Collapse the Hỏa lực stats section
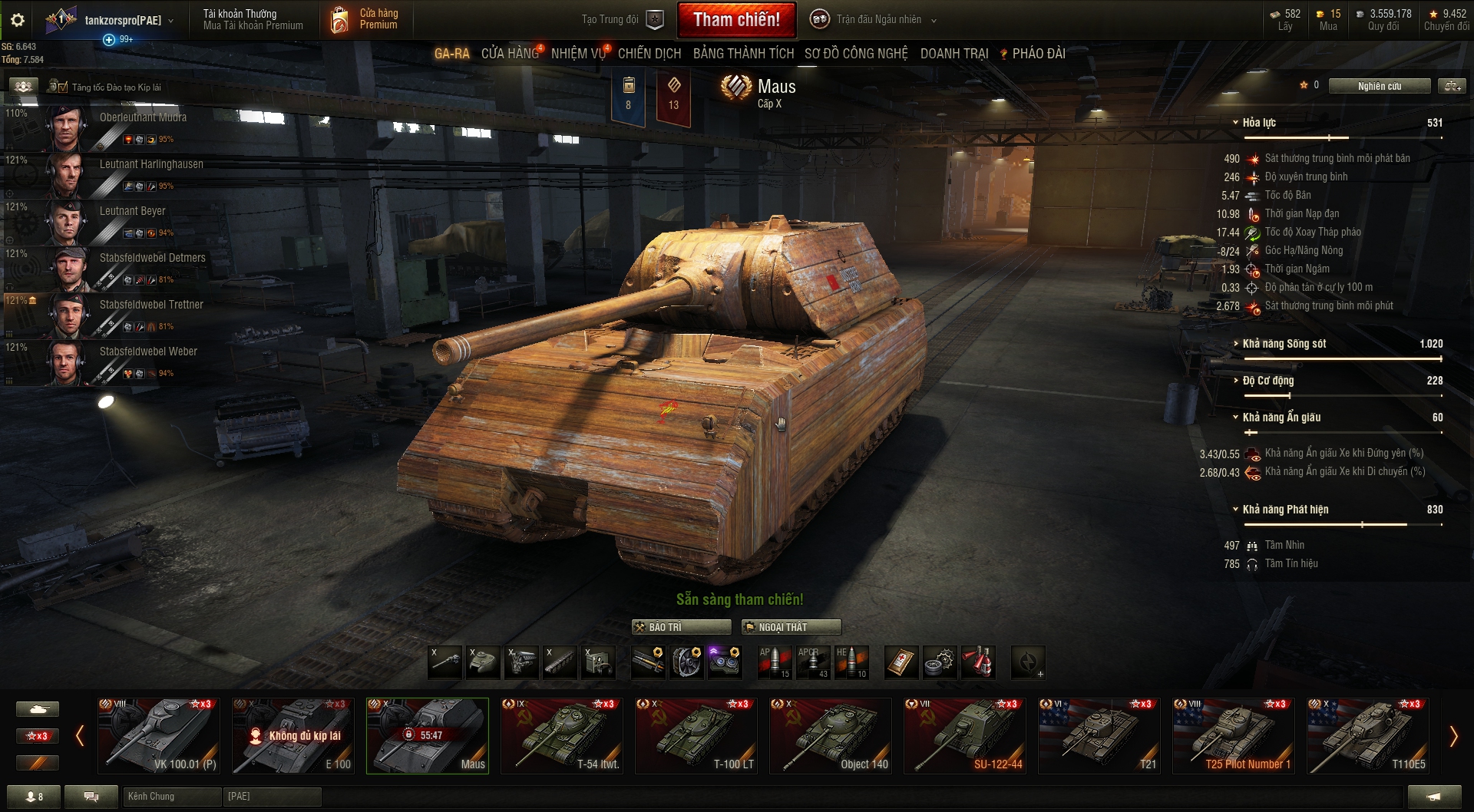 [x=1234, y=122]
